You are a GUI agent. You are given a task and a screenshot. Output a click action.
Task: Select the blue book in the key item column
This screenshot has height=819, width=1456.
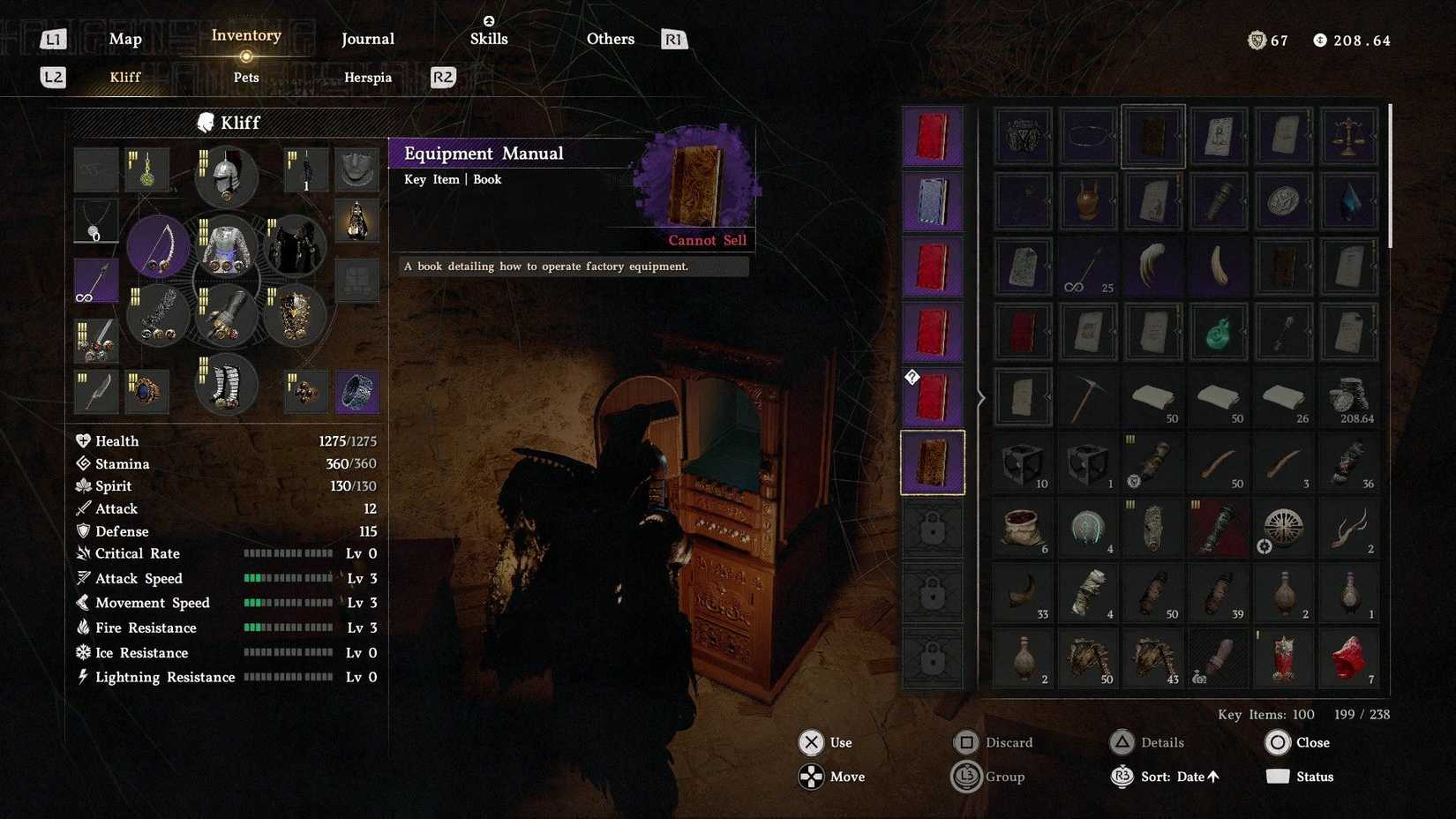(931, 200)
